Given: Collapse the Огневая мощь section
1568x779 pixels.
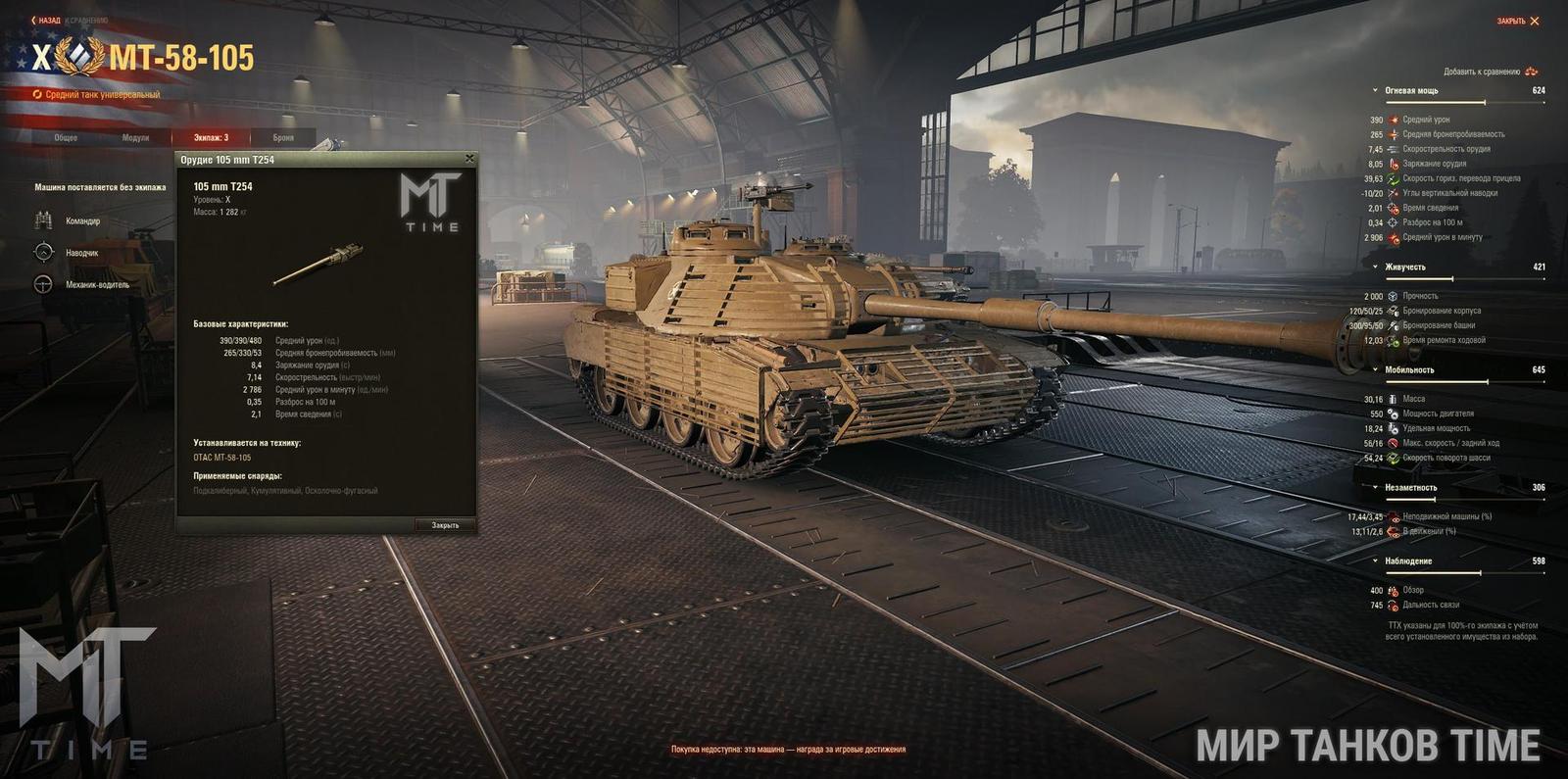Looking at the screenshot, I should 1411,91.
